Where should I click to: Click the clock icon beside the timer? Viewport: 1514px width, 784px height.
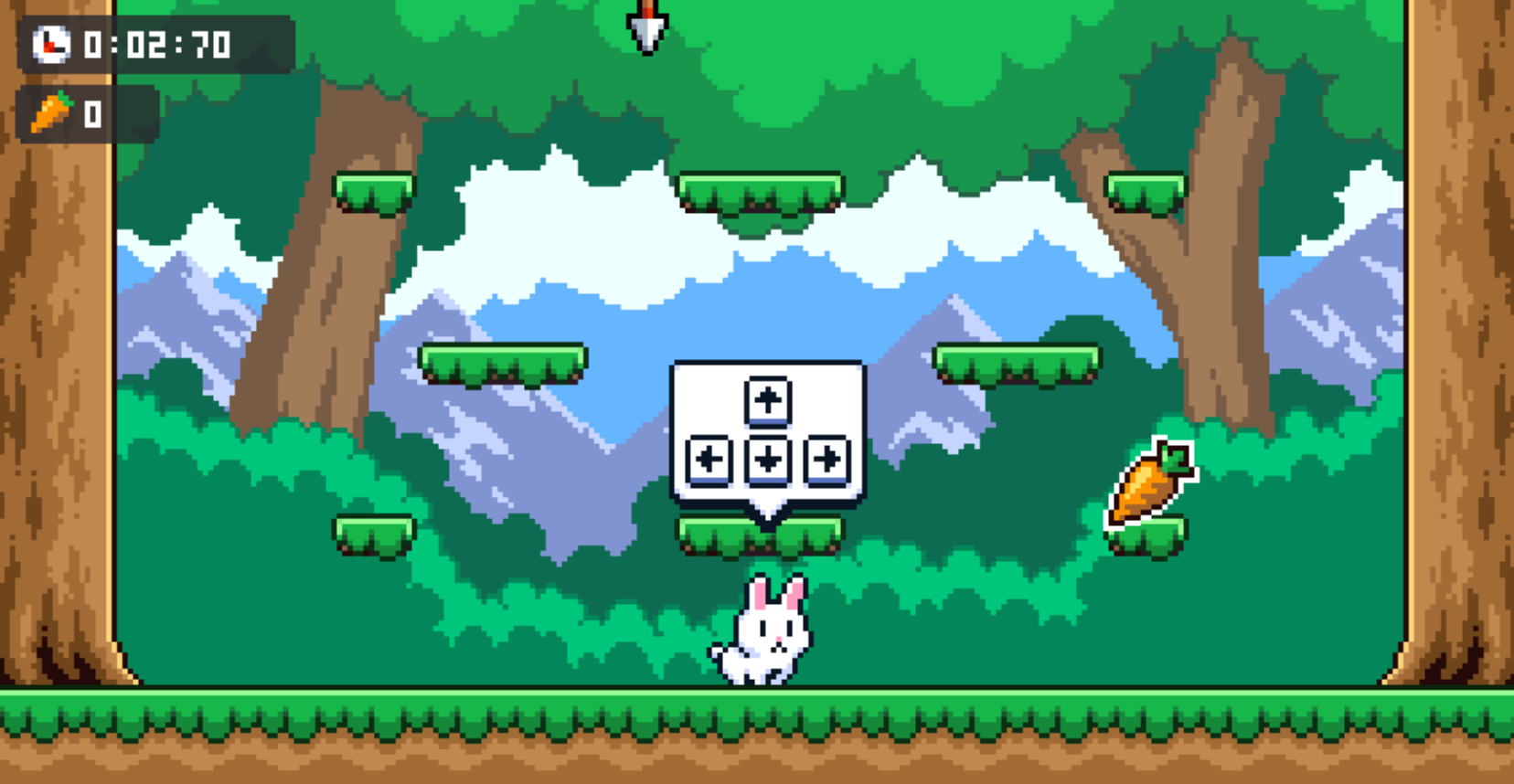(x=50, y=42)
